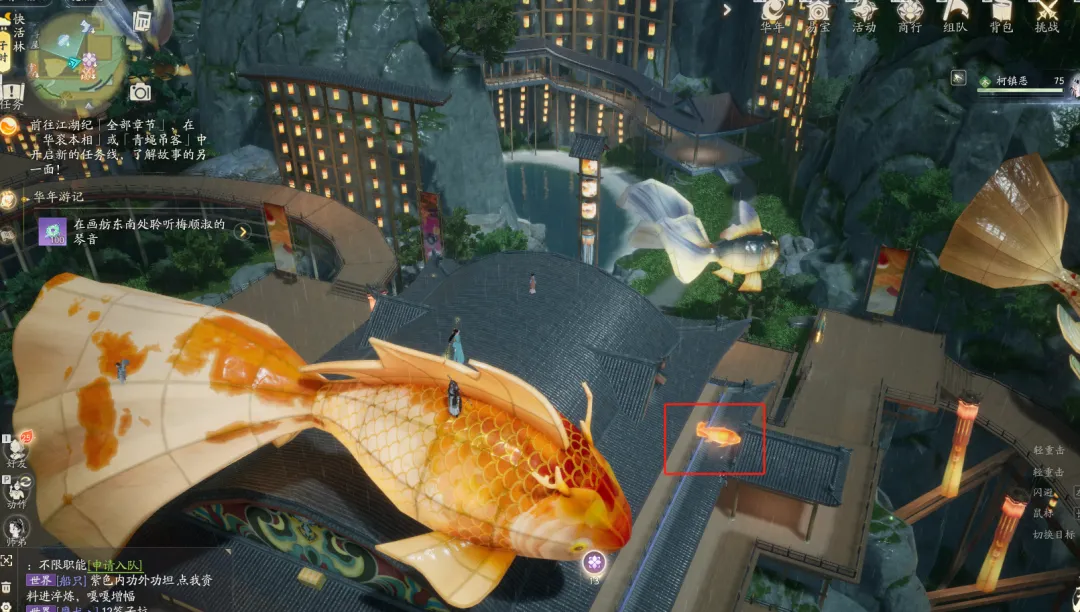Image resolution: width=1080 pixels, height=612 pixels.
Task: Open the 商行 shop menu
Action: (910, 14)
